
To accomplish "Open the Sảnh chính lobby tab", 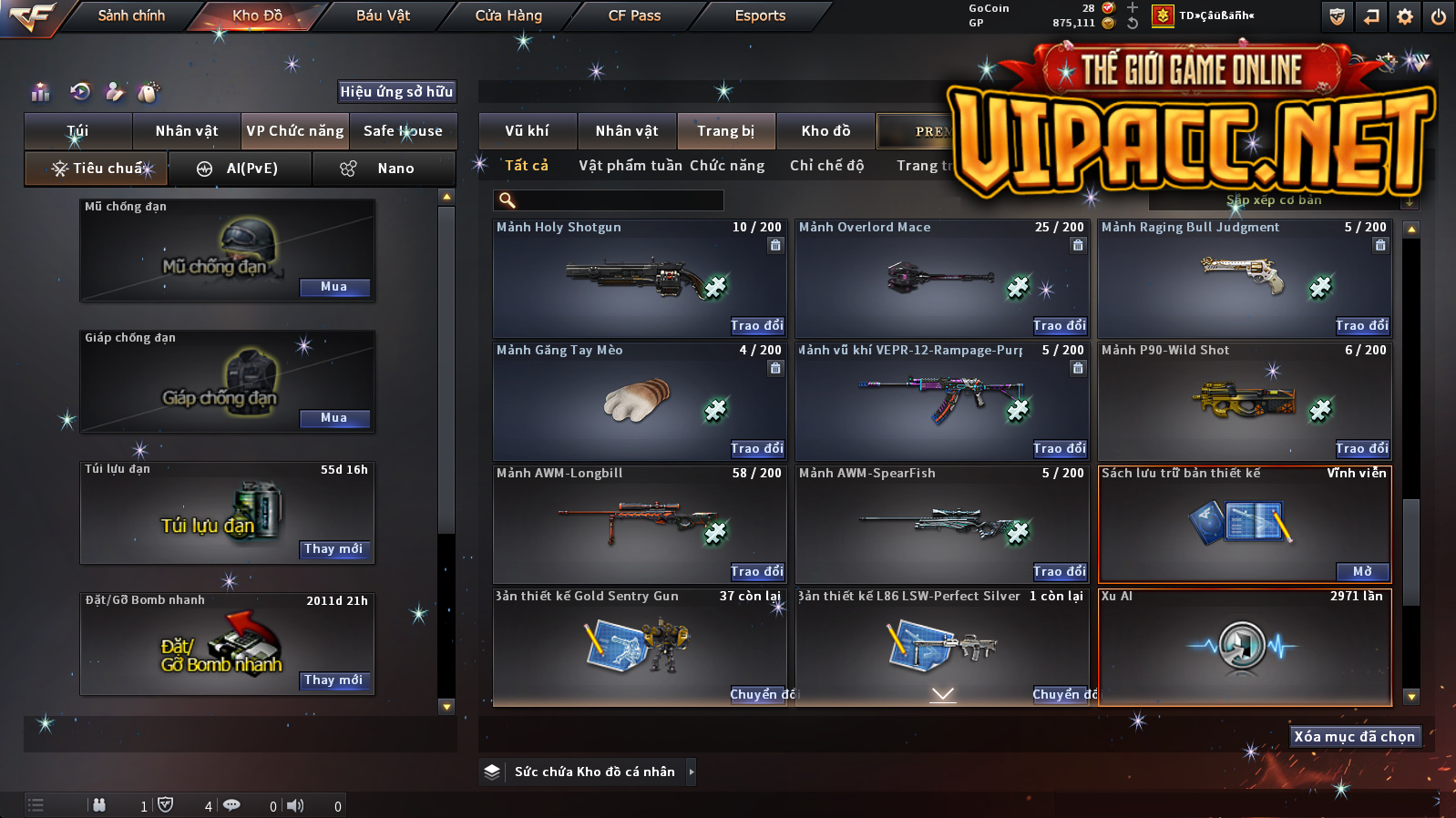I will (x=131, y=15).
